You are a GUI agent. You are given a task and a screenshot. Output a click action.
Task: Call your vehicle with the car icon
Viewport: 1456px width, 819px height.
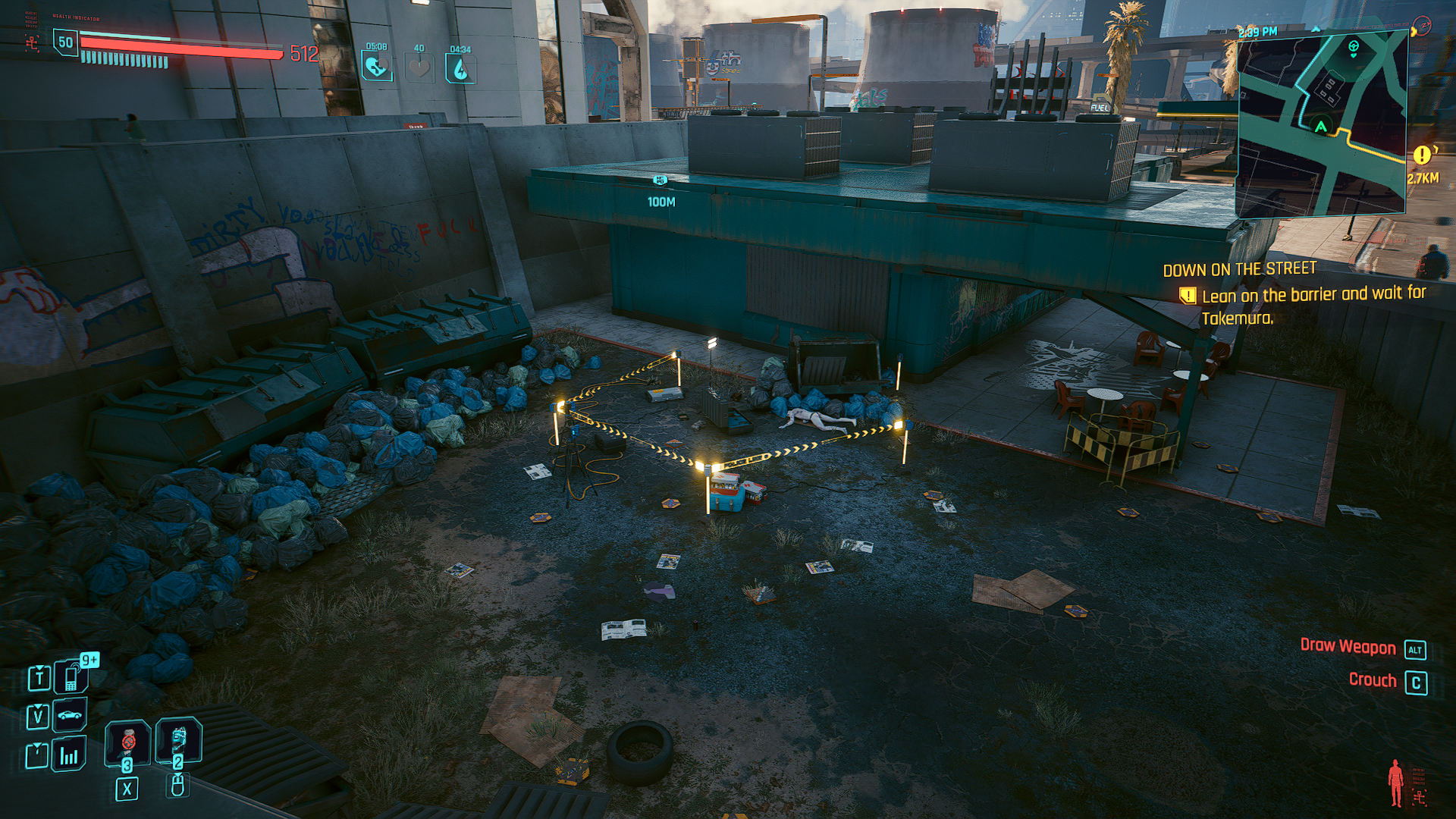[70, 715]
